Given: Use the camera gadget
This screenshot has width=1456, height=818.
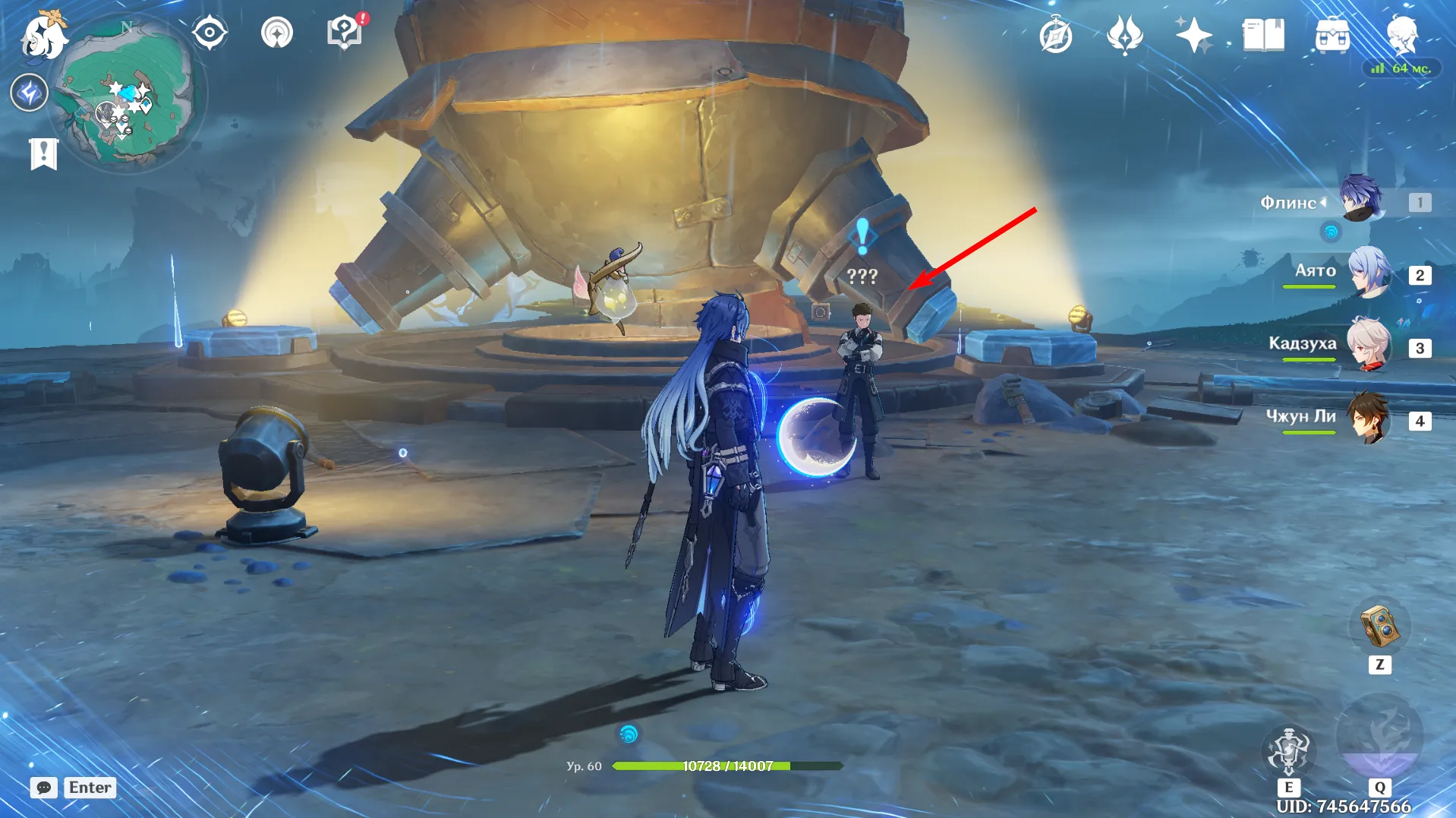Looking at the screenshot, I should coord(1379,627).
